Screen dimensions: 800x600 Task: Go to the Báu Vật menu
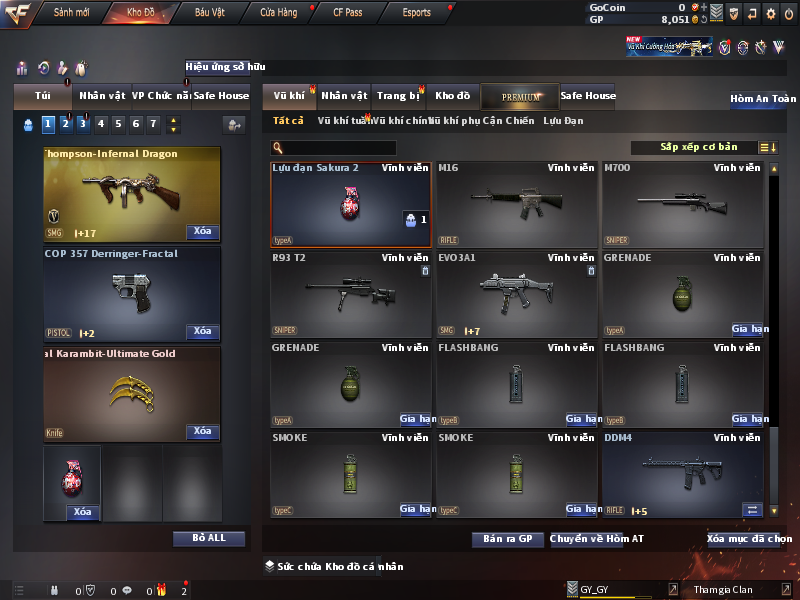tap(210, 13)
